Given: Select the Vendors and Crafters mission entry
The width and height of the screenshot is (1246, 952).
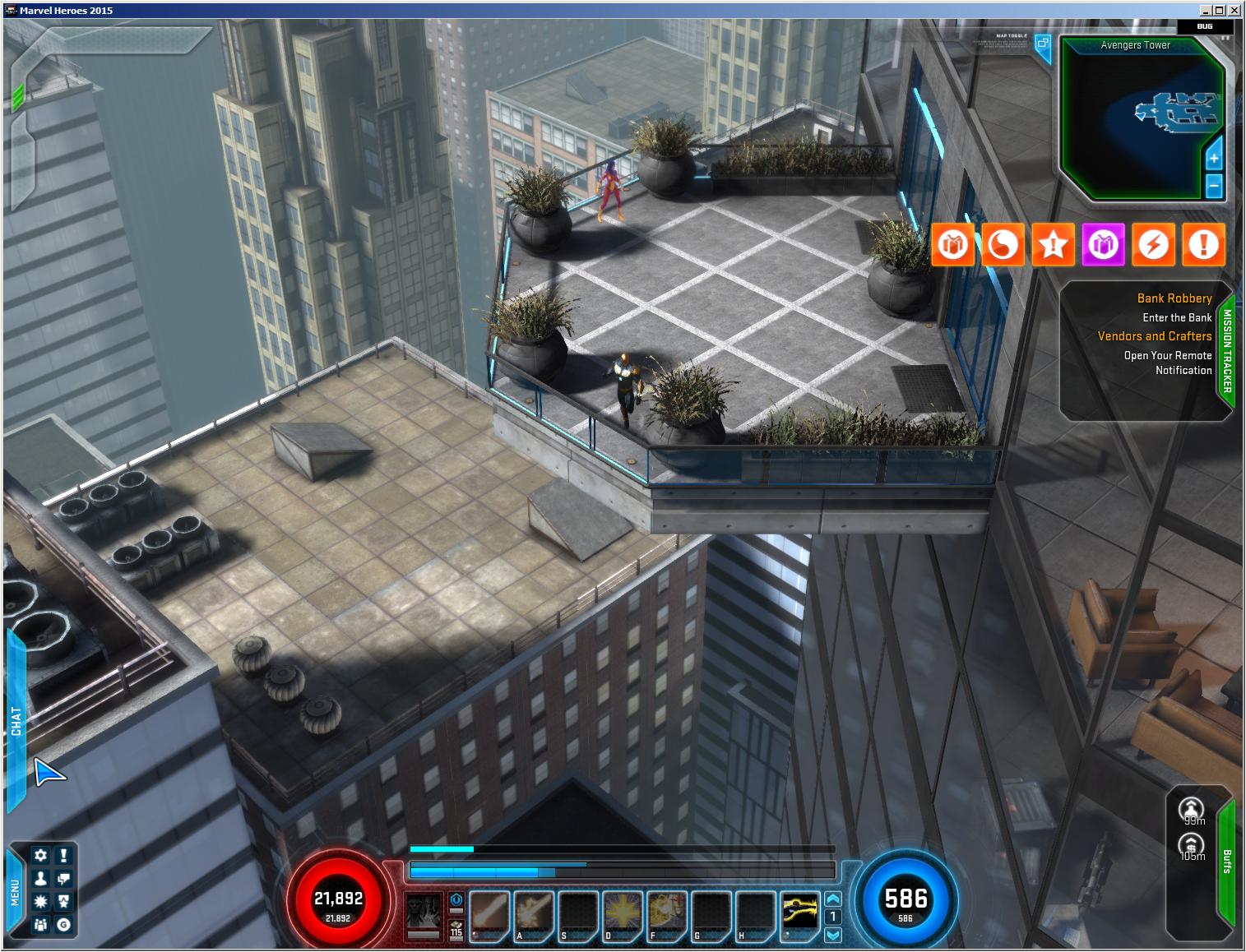Looking at the screenshot, I should click(x=1154, y=336).
